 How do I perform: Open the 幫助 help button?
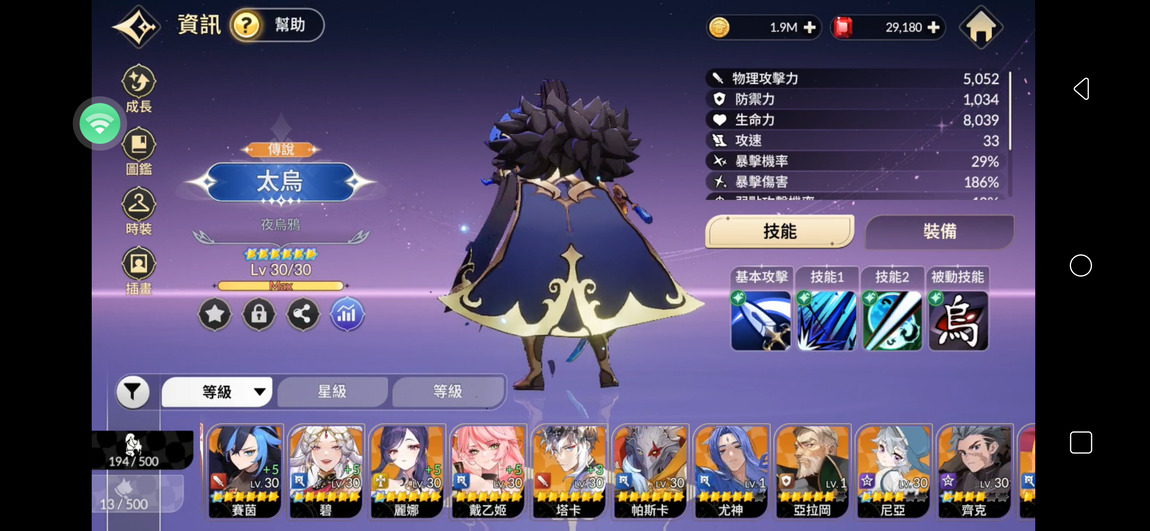277,25
